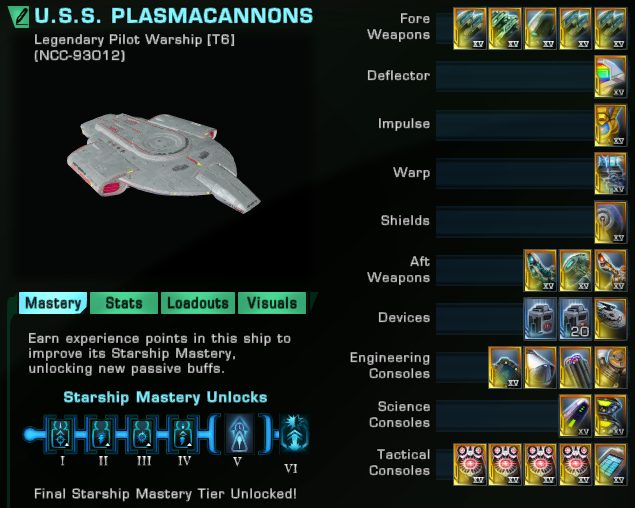Choose the Impulse engine slot
The height and width of the screenshot is (508, 635).
click(x=610, y=124)
